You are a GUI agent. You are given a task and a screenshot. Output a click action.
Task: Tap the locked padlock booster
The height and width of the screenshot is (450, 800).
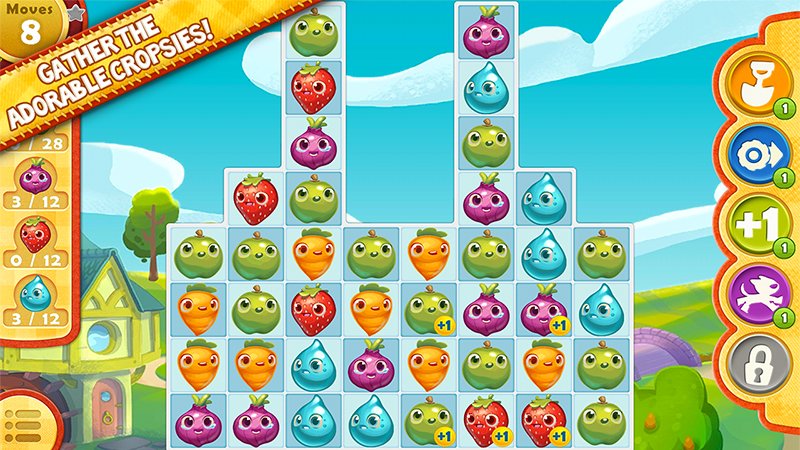(758, 362)
